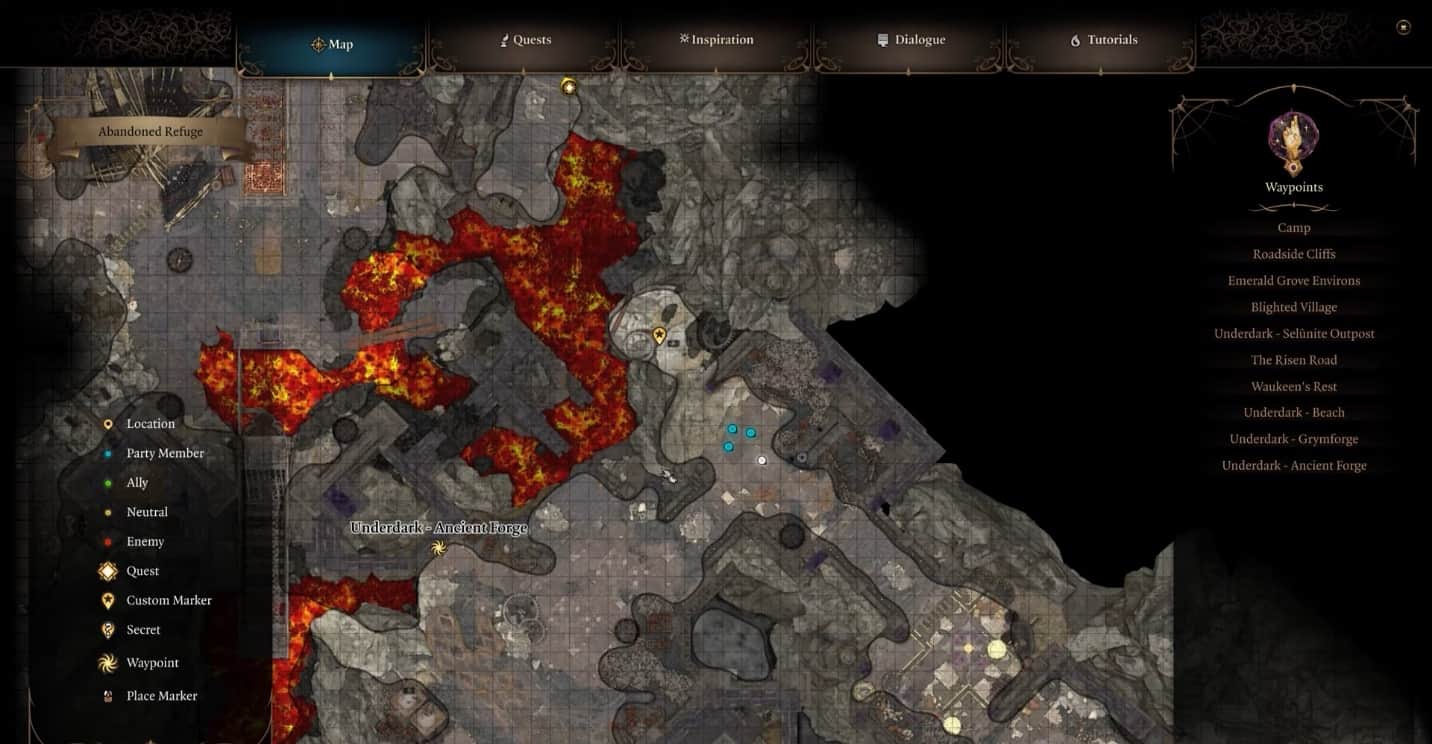
Task: Click the Ancient Forge waypoint icon on map
Action: coord(437,547)
